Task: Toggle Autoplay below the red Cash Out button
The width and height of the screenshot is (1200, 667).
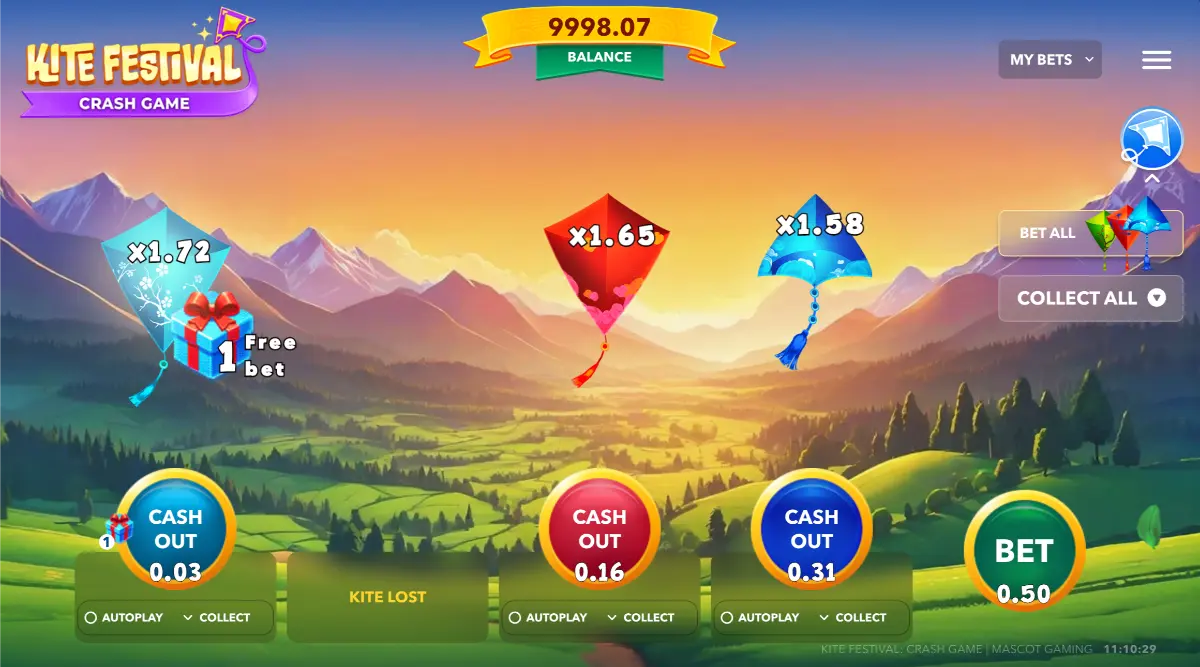Action: (x=546, y=618)
